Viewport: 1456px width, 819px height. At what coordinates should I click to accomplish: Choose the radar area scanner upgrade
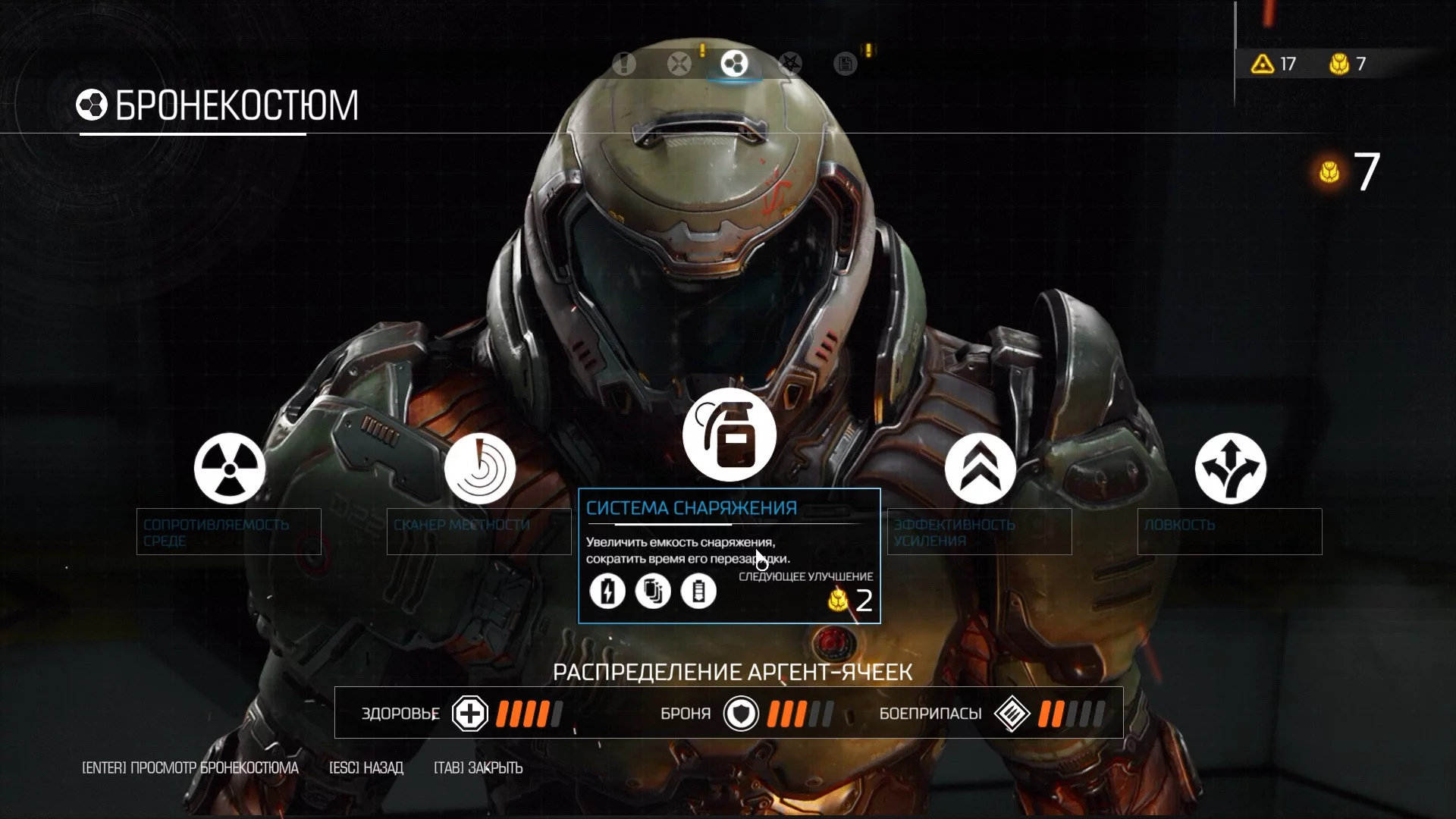[x=479, y=469]
